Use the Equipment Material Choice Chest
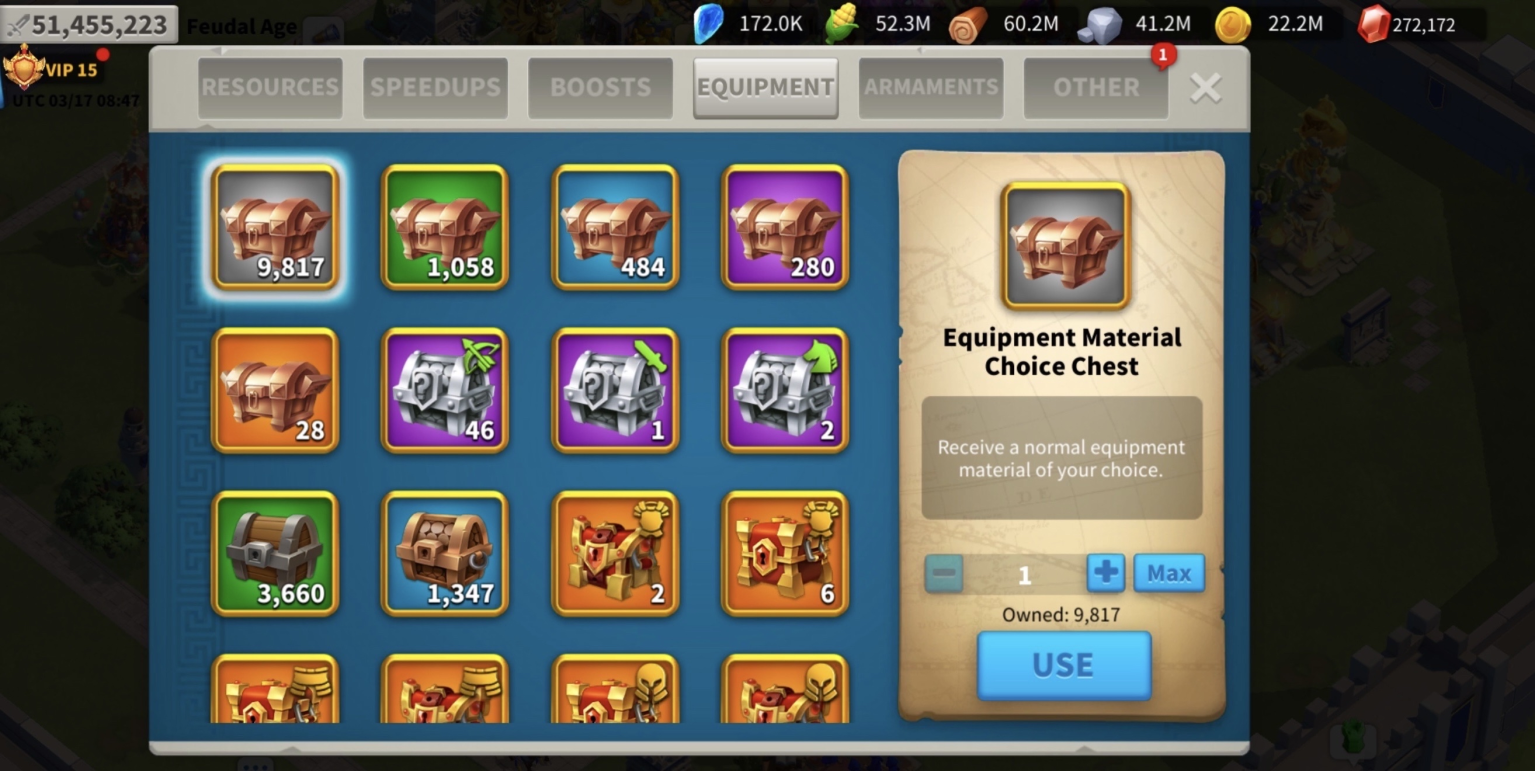Viewport: 1535px width, 771px height. (1063, 665)
